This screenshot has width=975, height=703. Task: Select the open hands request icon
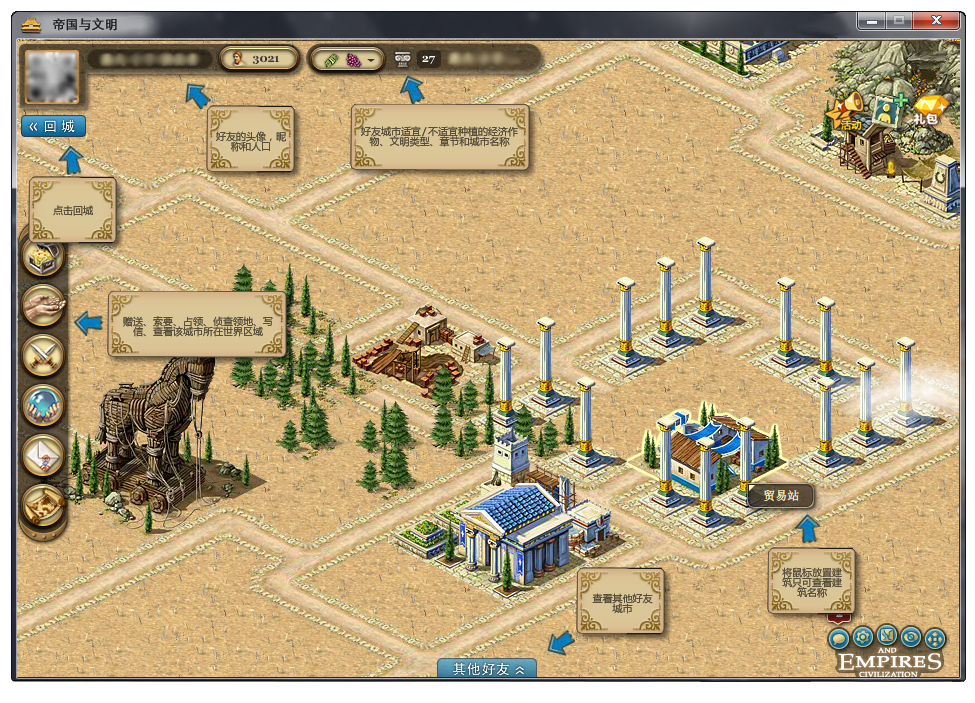coord(44,305)
